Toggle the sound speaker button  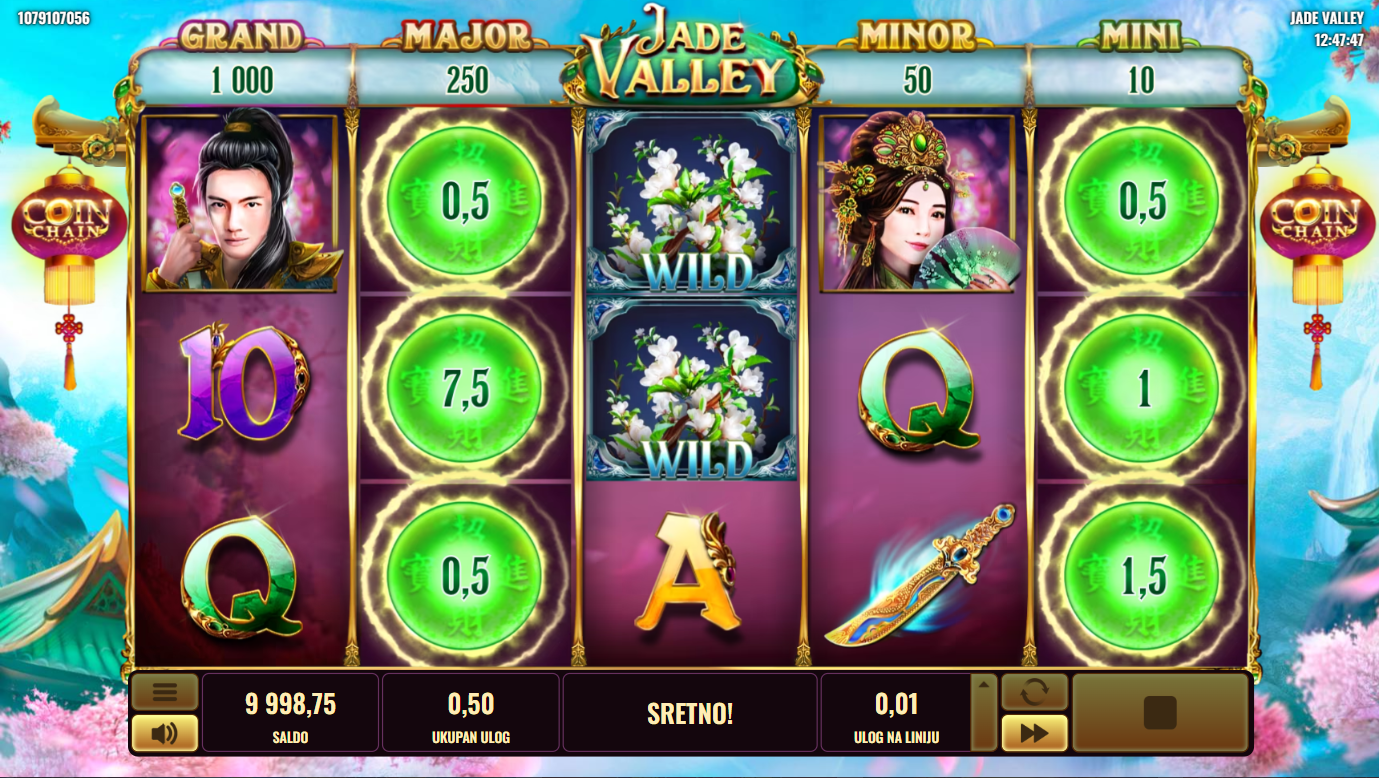164,733
